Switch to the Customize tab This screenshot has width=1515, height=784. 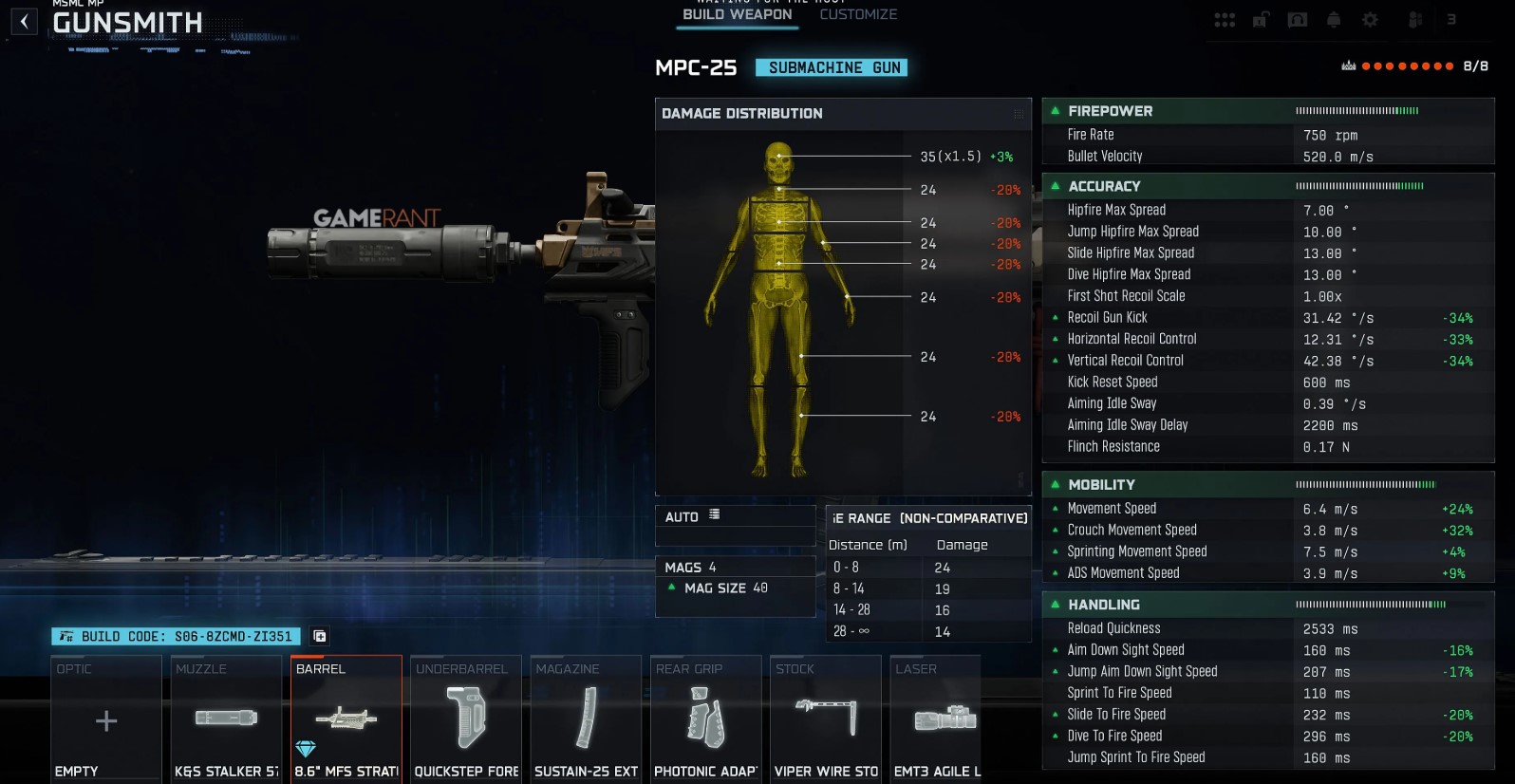tap(857, 14)
